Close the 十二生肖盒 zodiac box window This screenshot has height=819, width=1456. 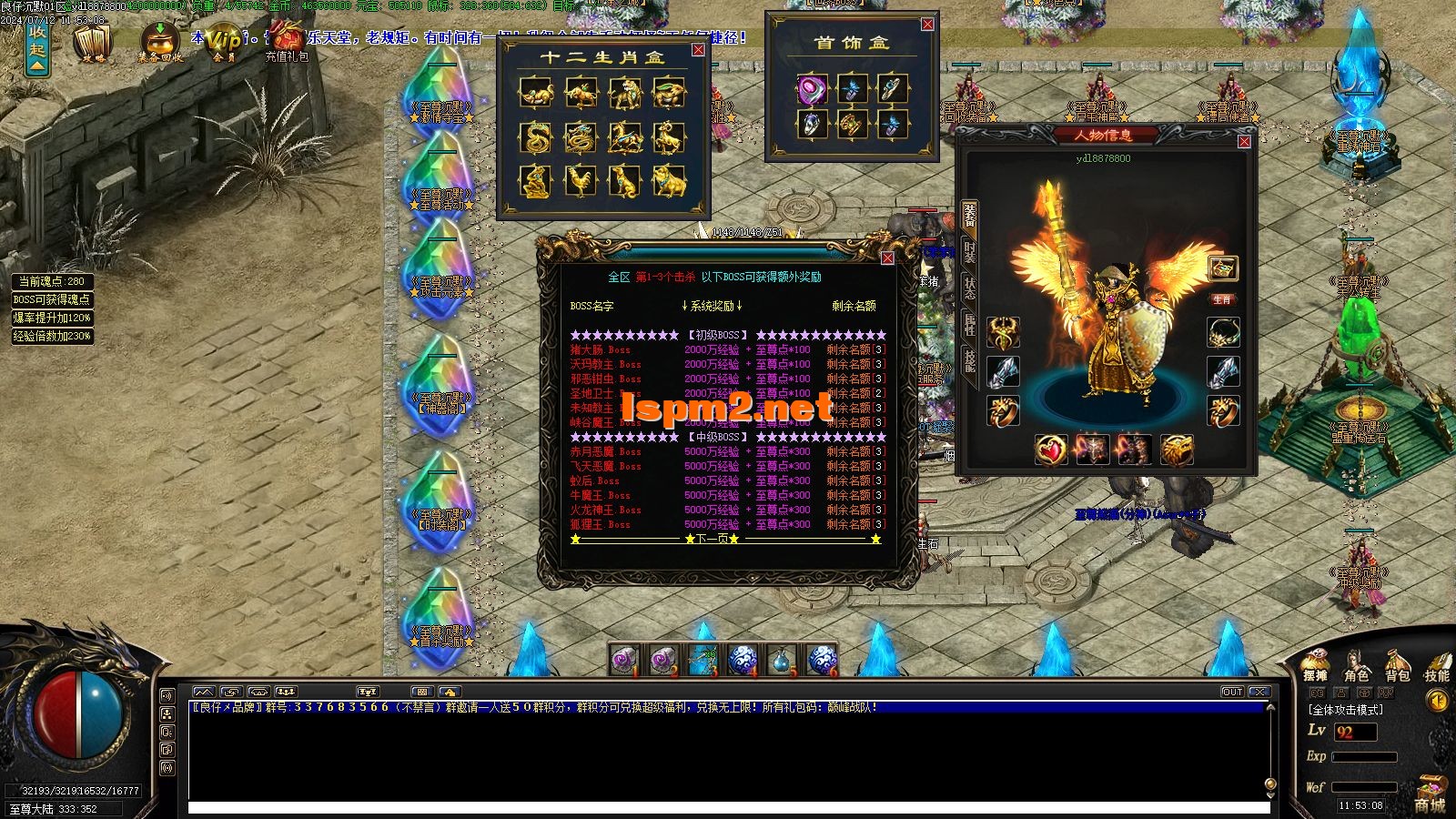[x=698, y=50]
